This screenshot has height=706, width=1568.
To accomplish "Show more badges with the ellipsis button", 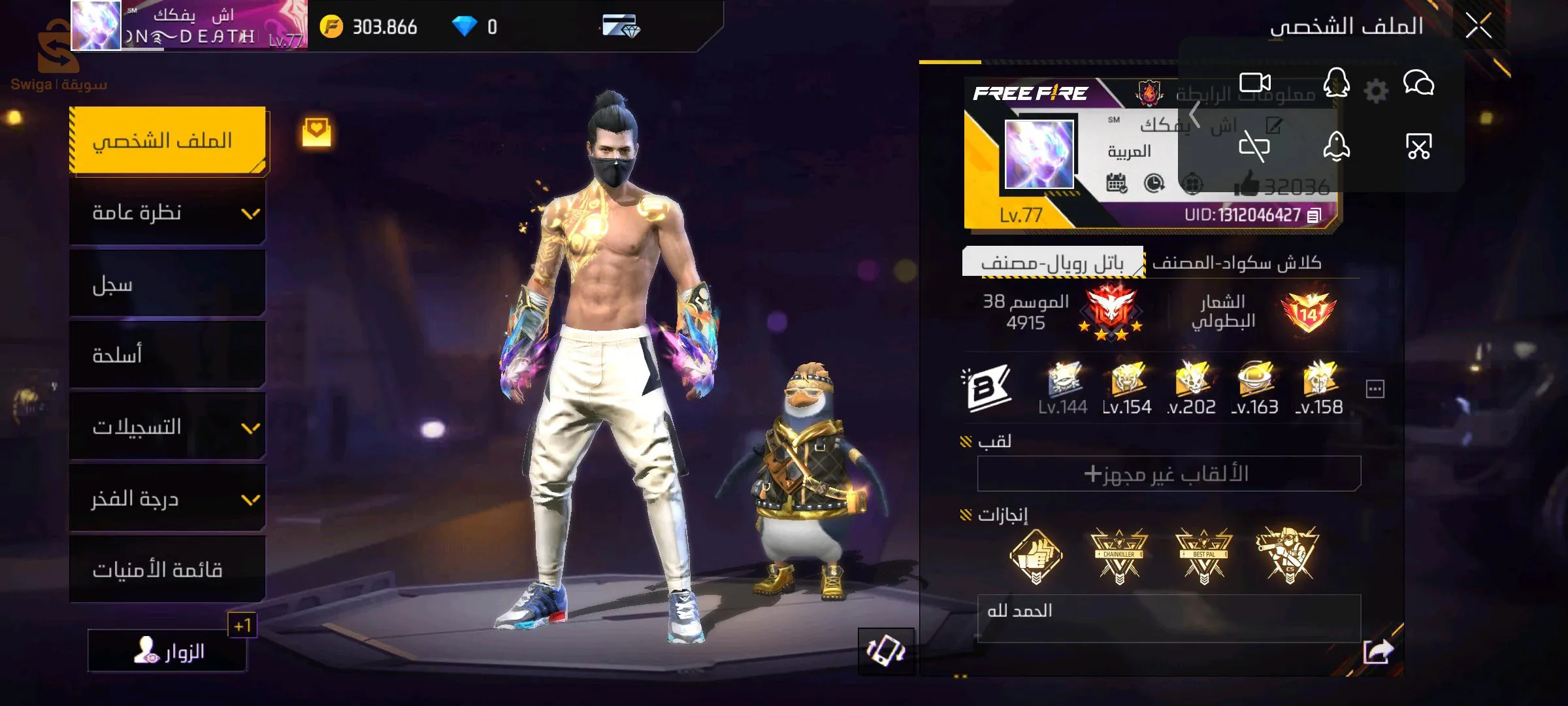I will [x=1375, y=390].
